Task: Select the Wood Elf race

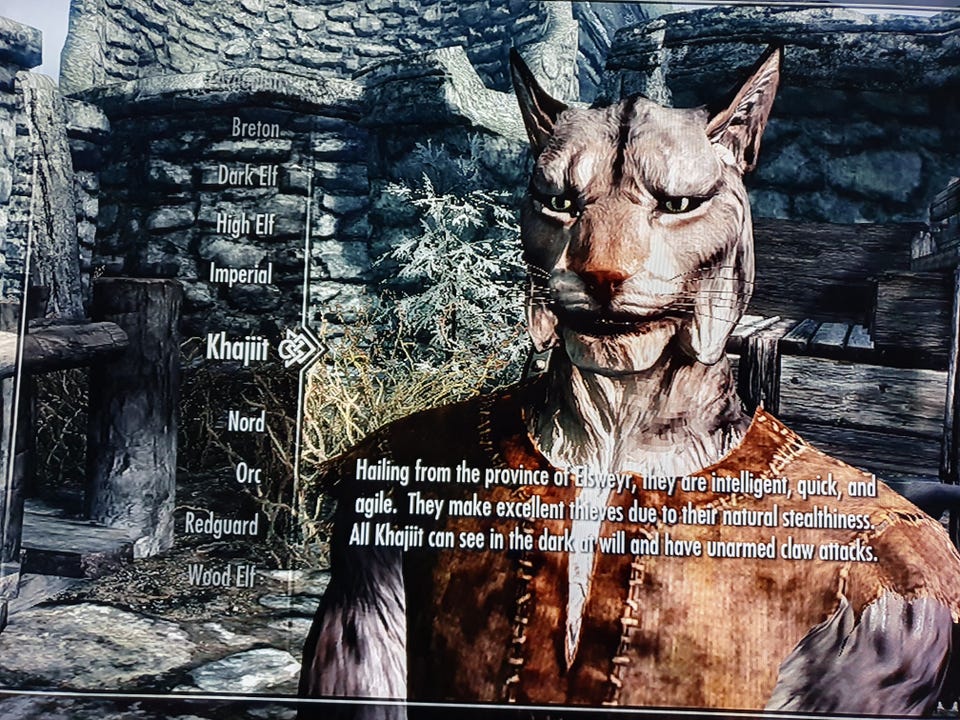Action: tap(222, 575)
